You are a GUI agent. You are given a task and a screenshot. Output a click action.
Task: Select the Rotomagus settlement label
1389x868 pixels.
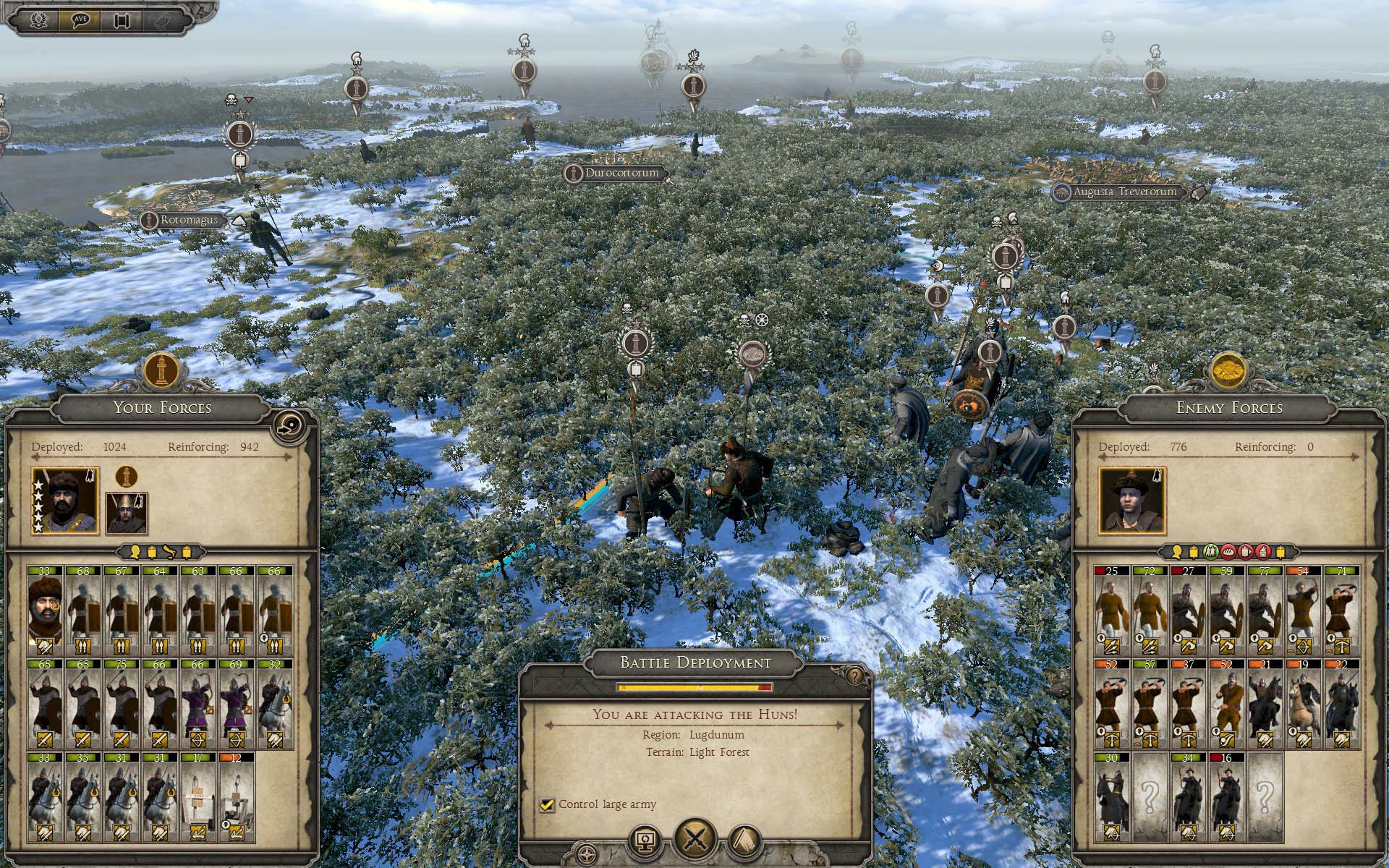pos(188,220)
